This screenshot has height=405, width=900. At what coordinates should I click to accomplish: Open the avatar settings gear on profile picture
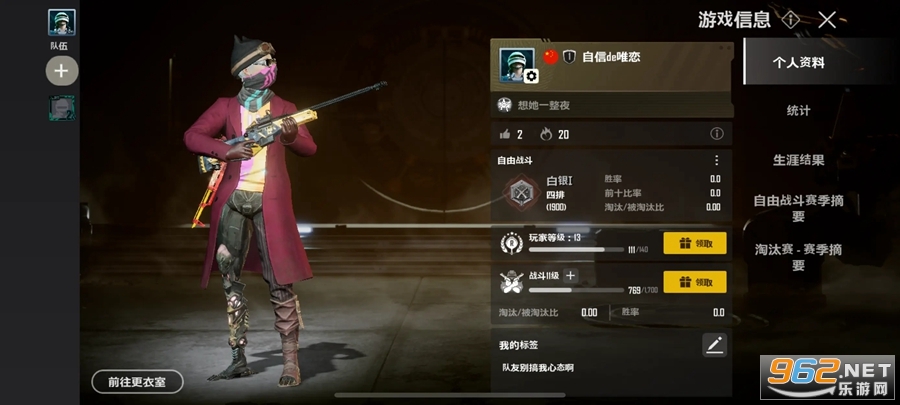point(531,76)
